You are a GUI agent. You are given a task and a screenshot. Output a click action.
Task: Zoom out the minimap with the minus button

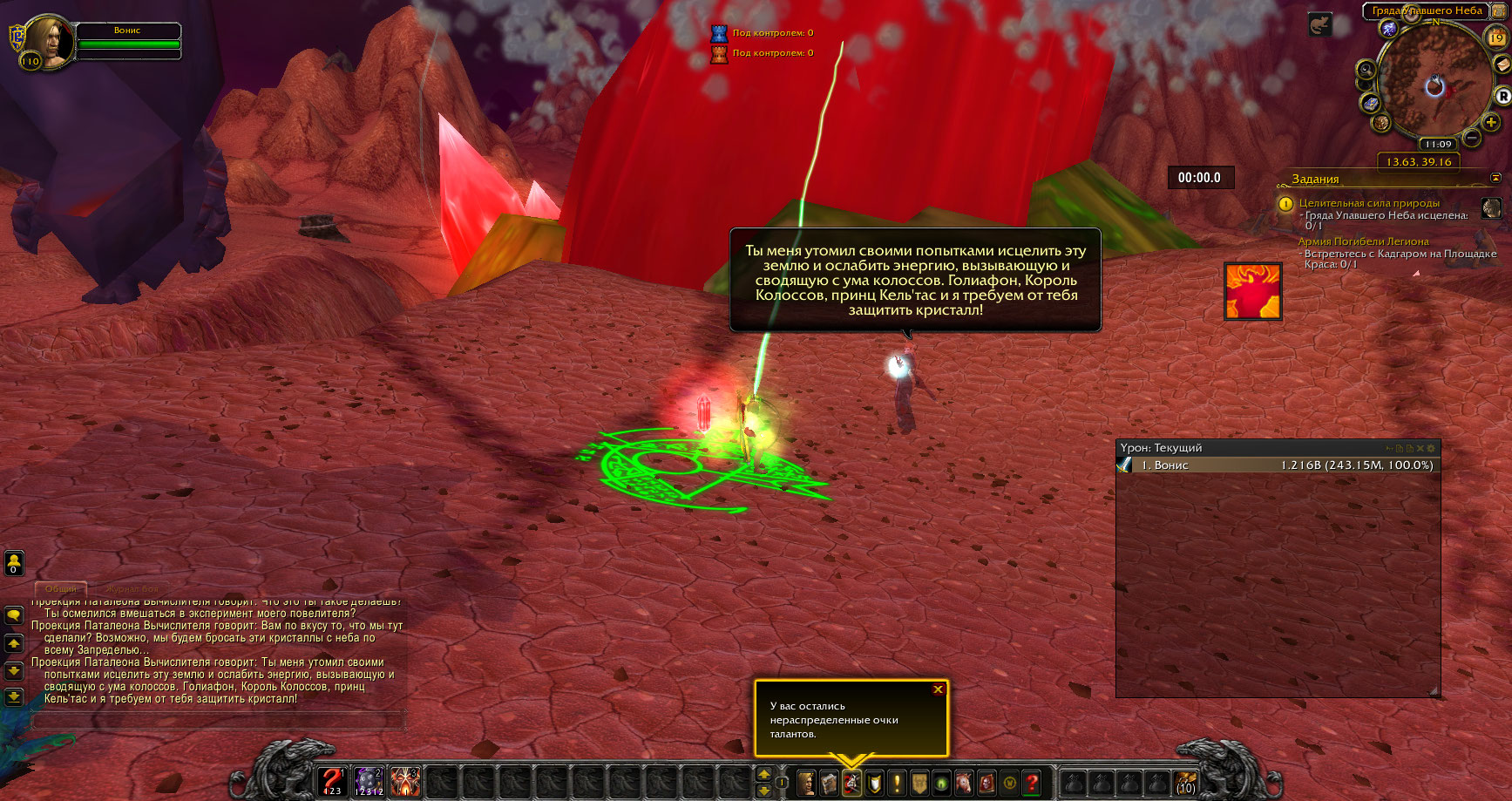coord(1471,138)
